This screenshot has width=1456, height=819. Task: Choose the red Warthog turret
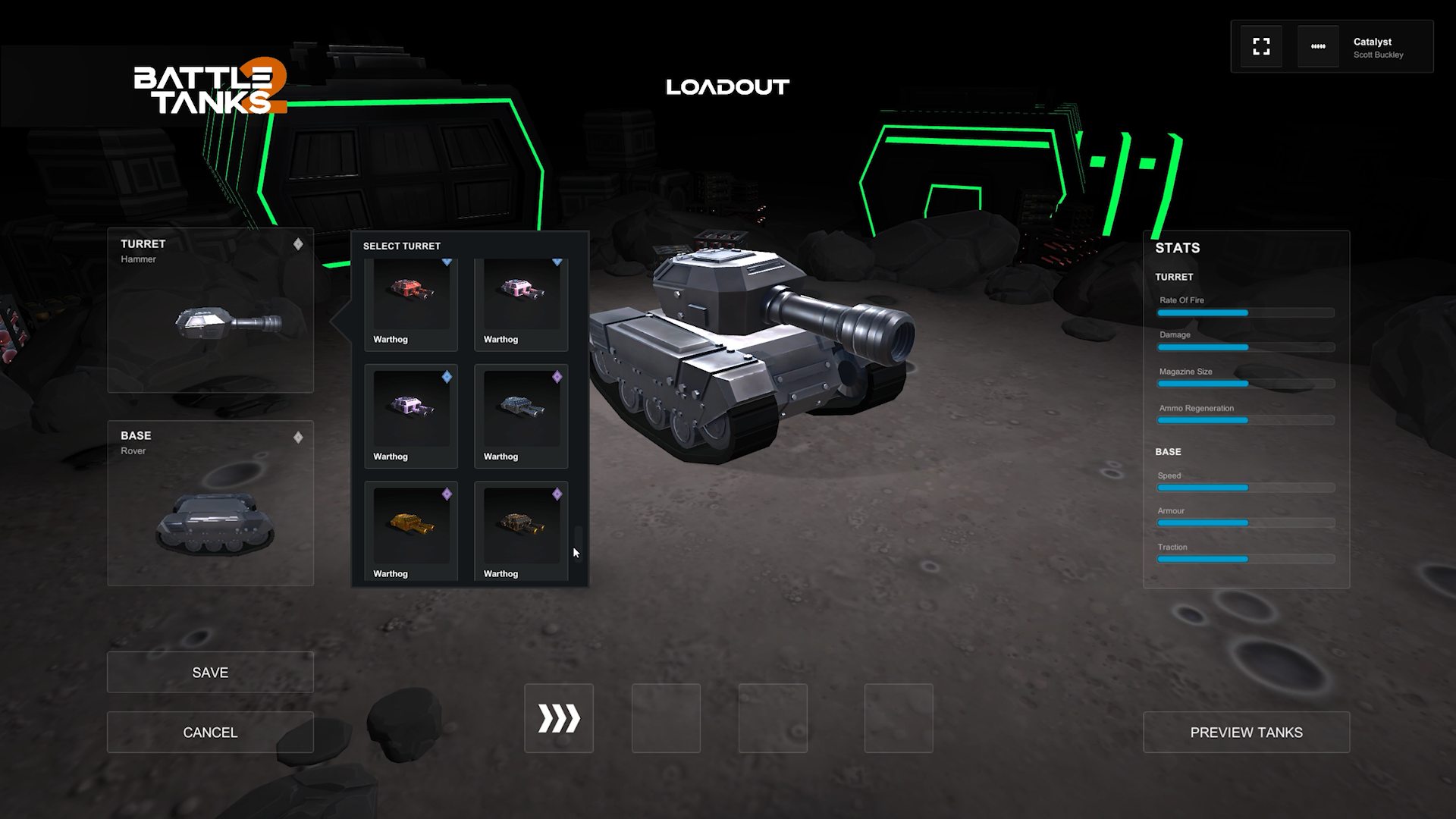tap(410, 303)
